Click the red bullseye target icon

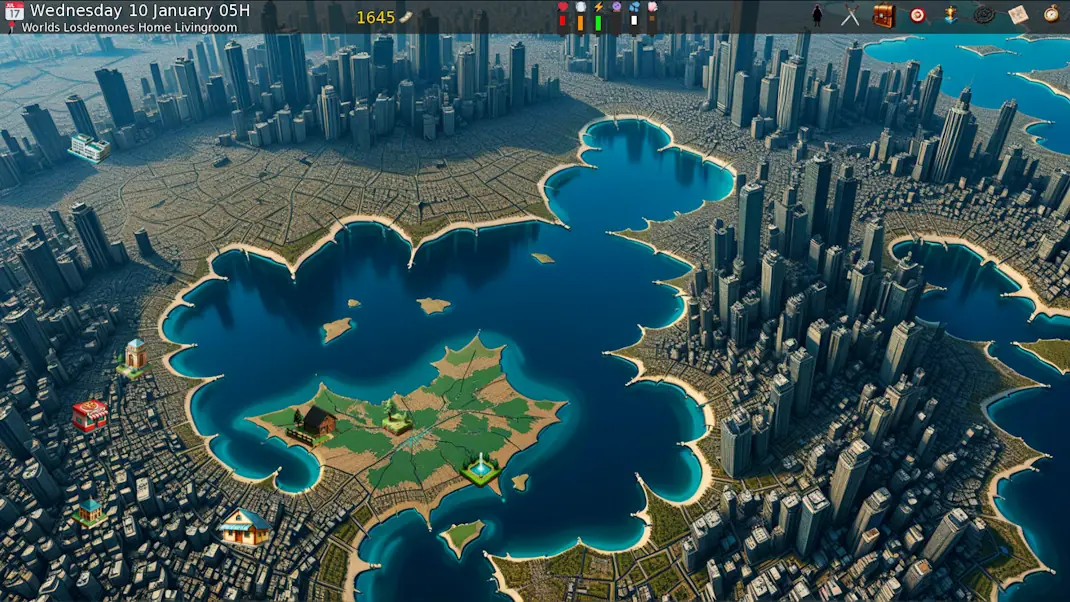click(x=917, y=15)
